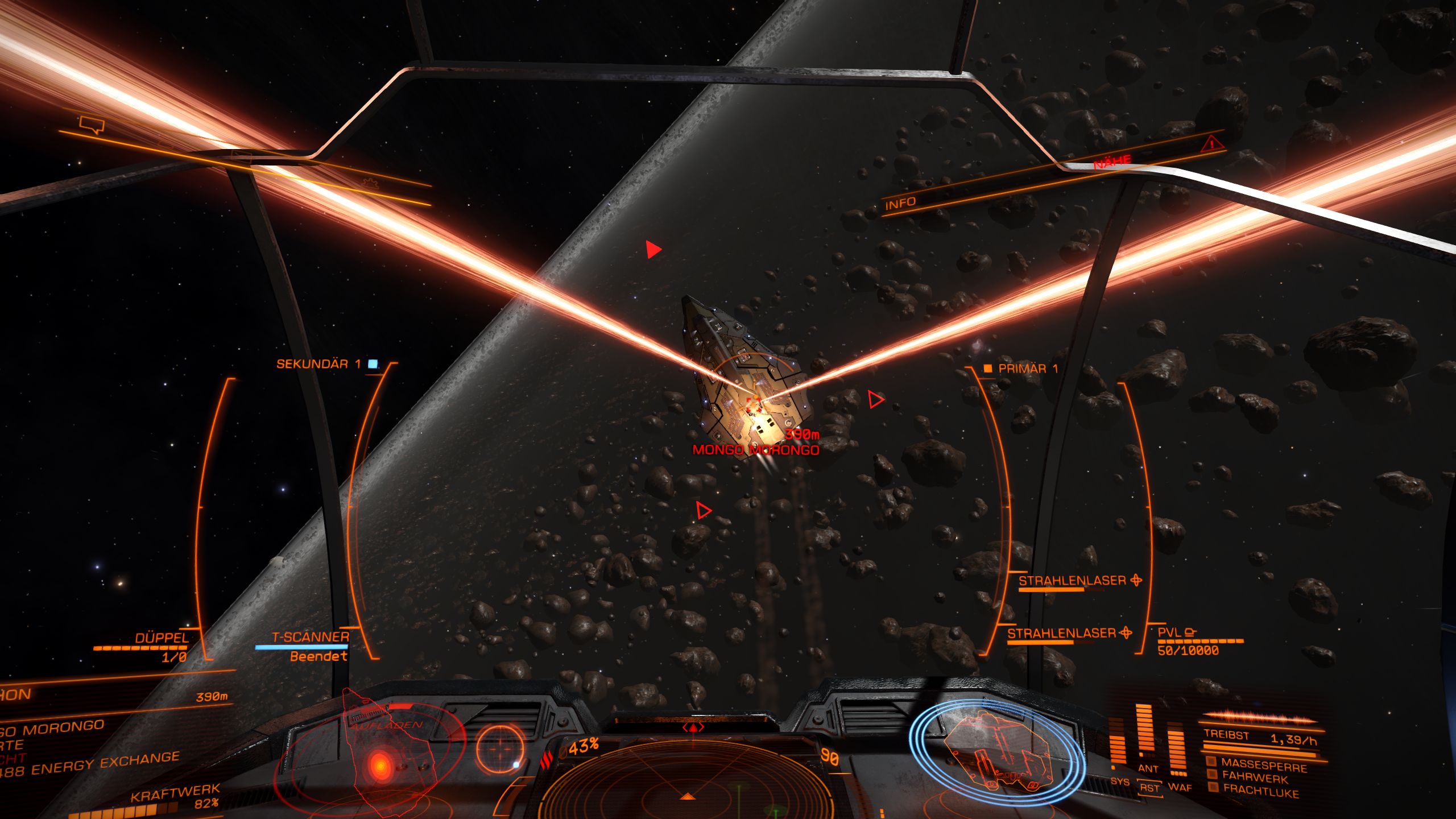Toggle the MASSESPERRE indicator
Image resolution: width=1456 pixels, height=819 pixels.
tap(1263, 765)
